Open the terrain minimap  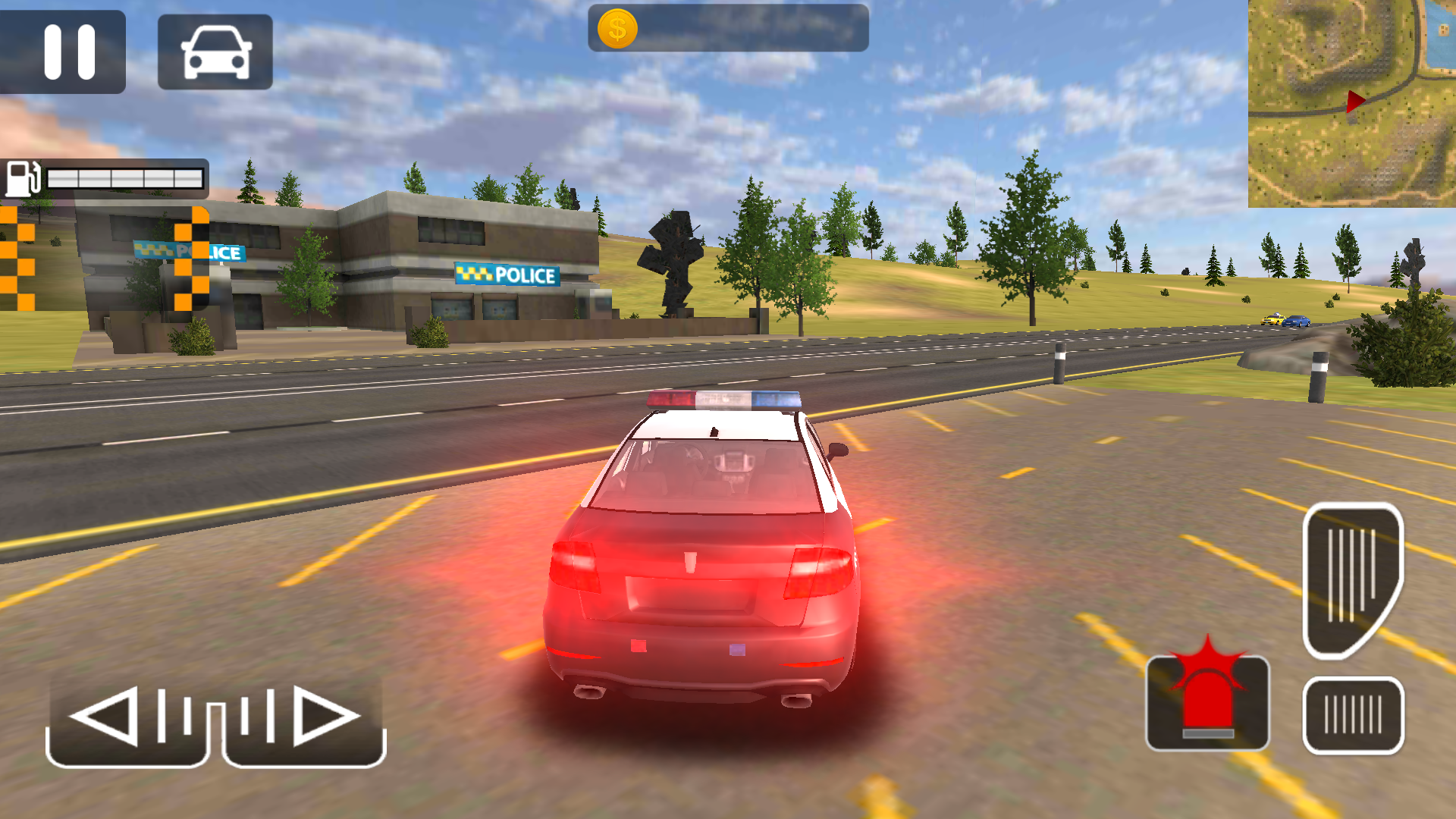[1351, 103]
